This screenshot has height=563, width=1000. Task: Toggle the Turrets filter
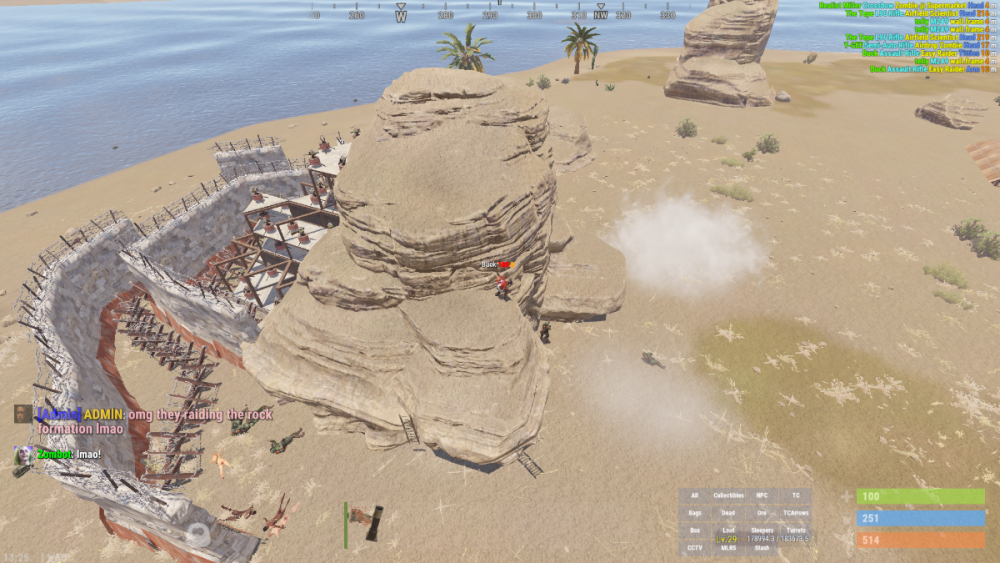[796, 531]
